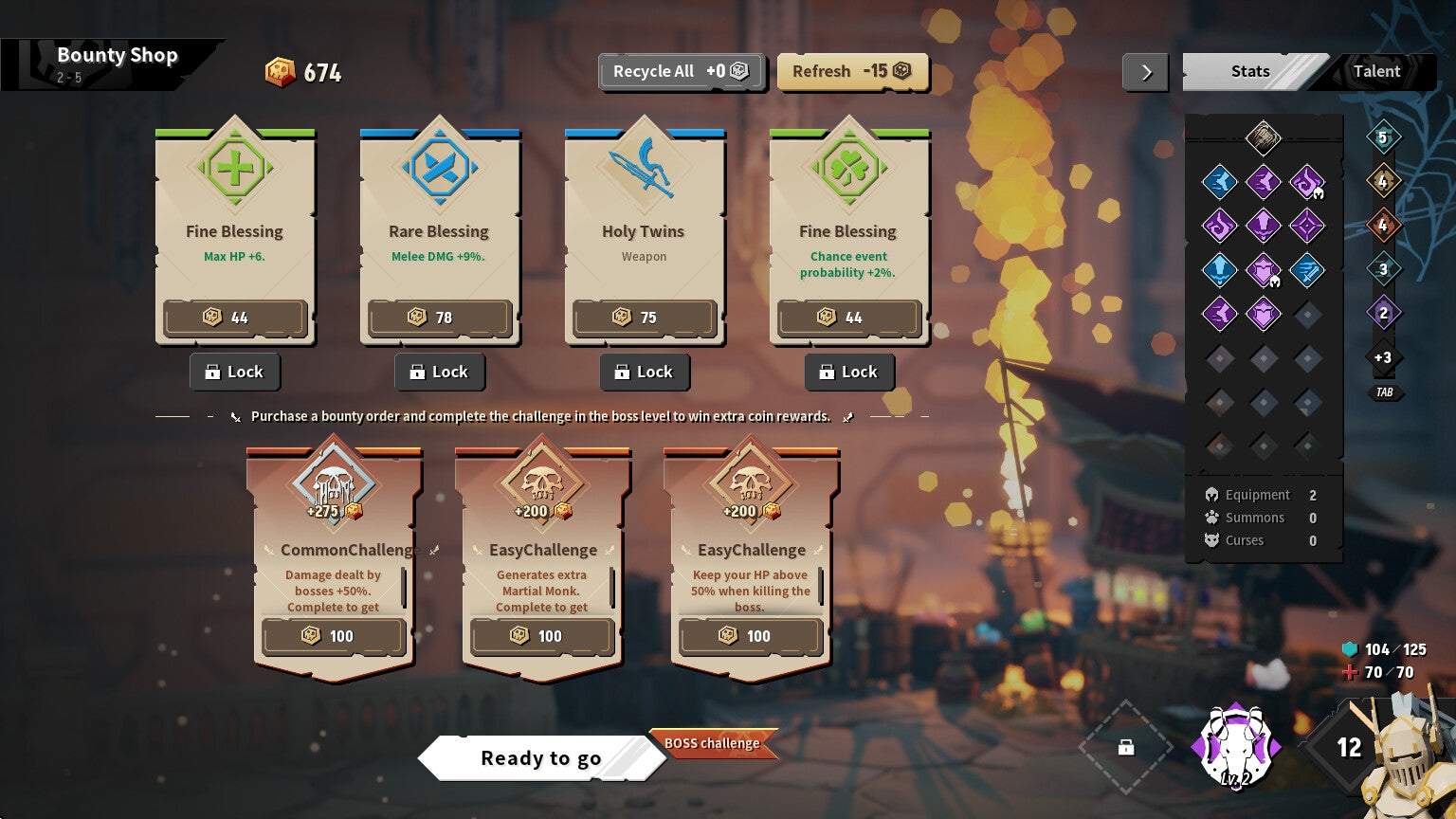The width and height of the screenshot is (1456, 819).
Task: Click the mammoth Lv.2 character portrait
Action: (1234, 748)
